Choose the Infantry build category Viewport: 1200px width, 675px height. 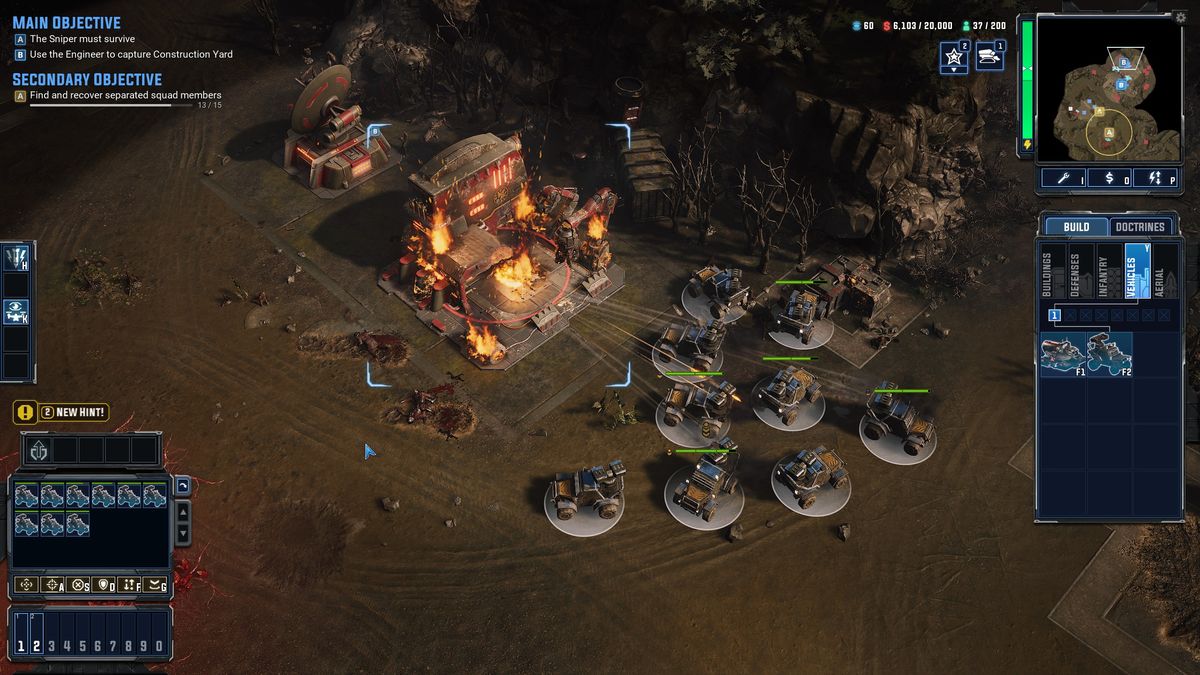tap(1104, 271)
